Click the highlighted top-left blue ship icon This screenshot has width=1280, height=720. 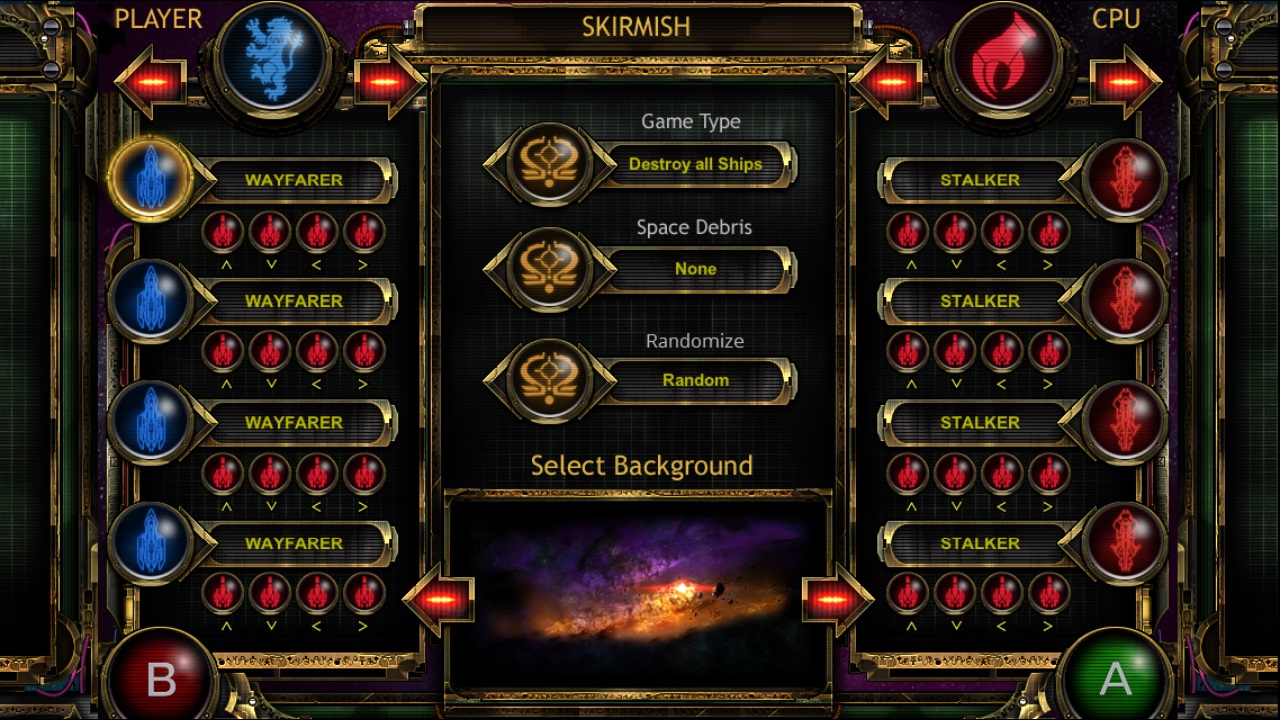point(152,178)
